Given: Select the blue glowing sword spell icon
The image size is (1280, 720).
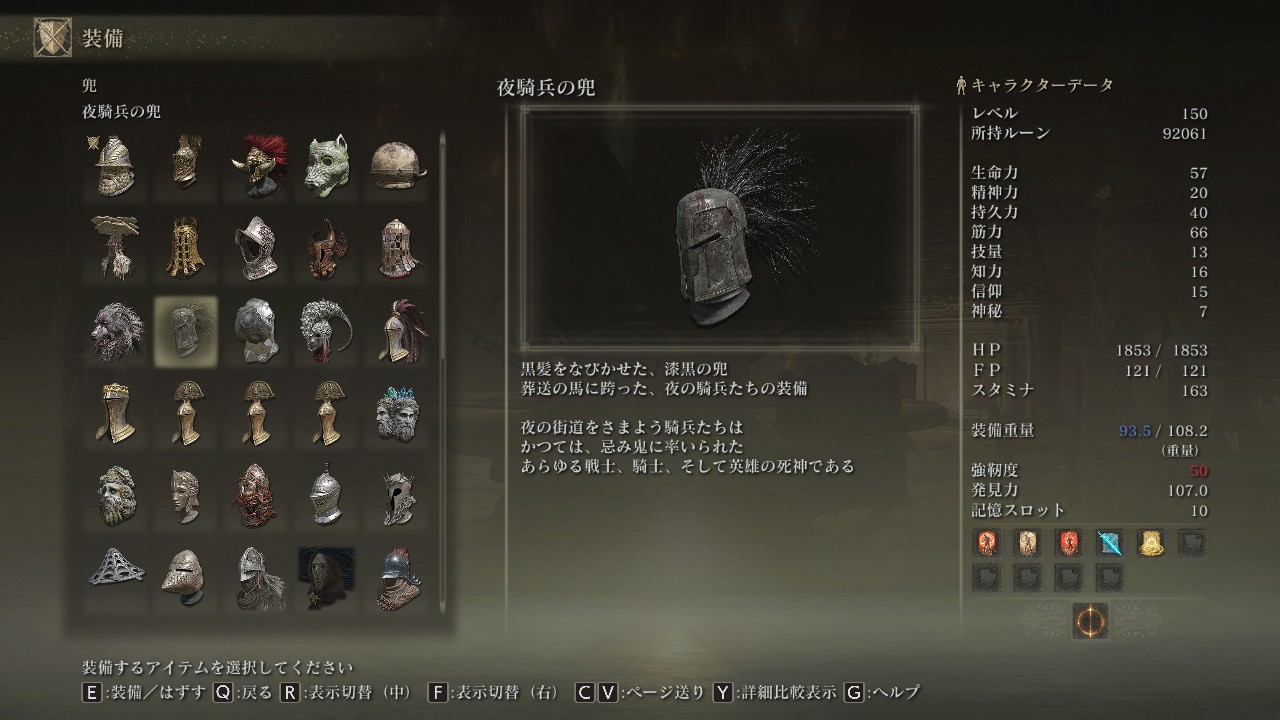Looking at the screenshot, I should point(1109,543).
